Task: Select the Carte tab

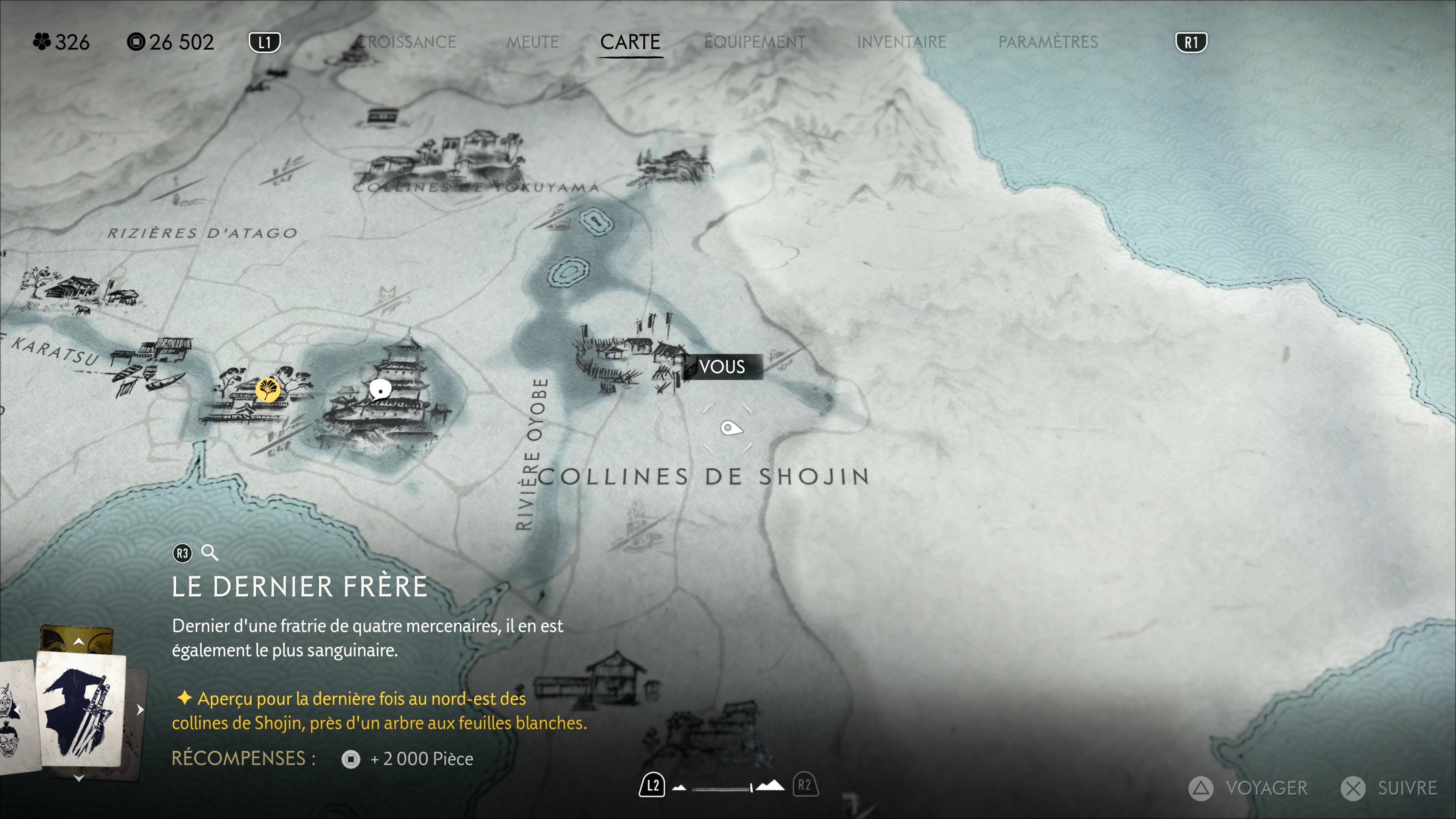Action: point(630,42)
